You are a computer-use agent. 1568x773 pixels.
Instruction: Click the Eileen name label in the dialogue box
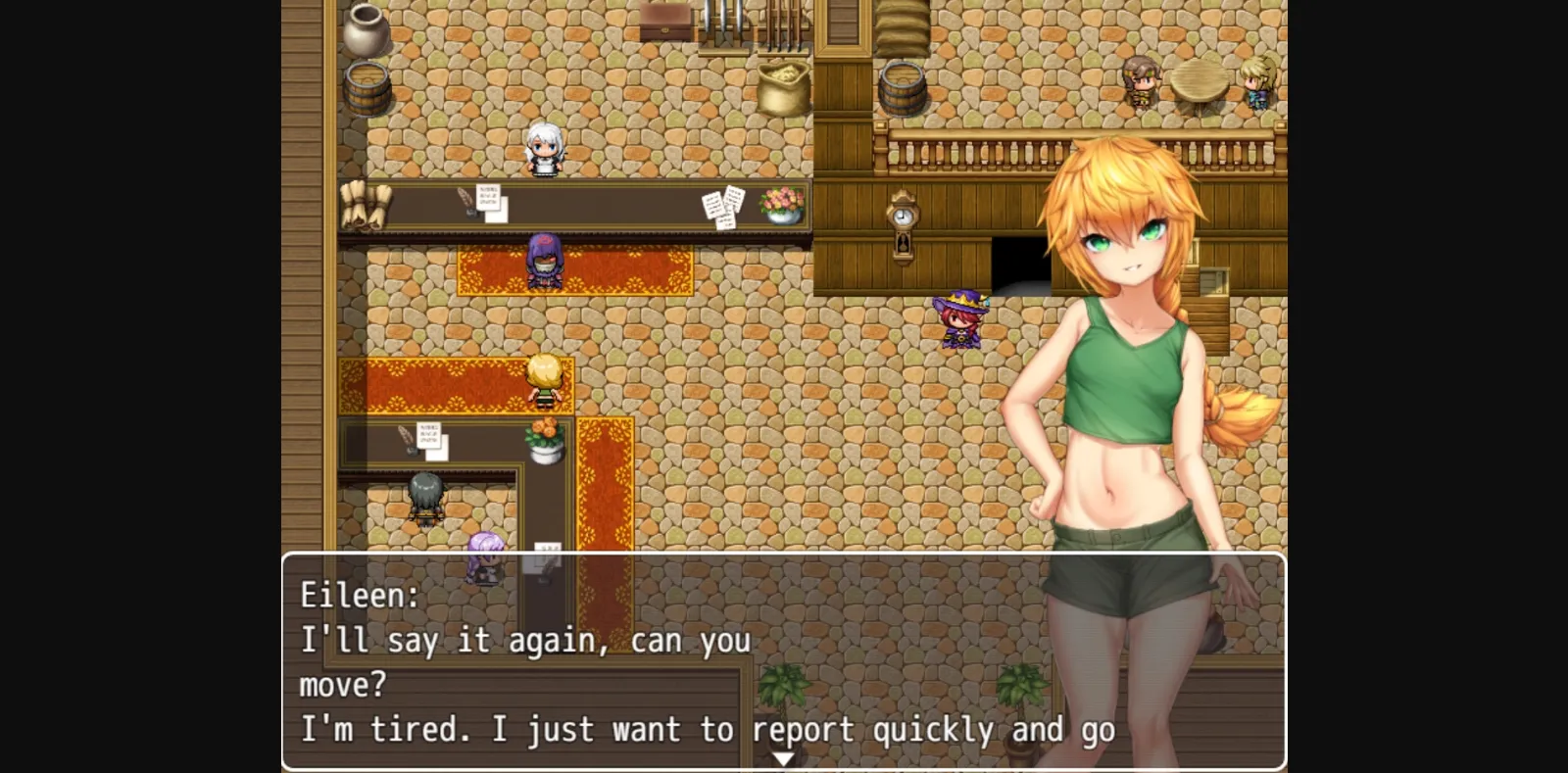(358, 595)
